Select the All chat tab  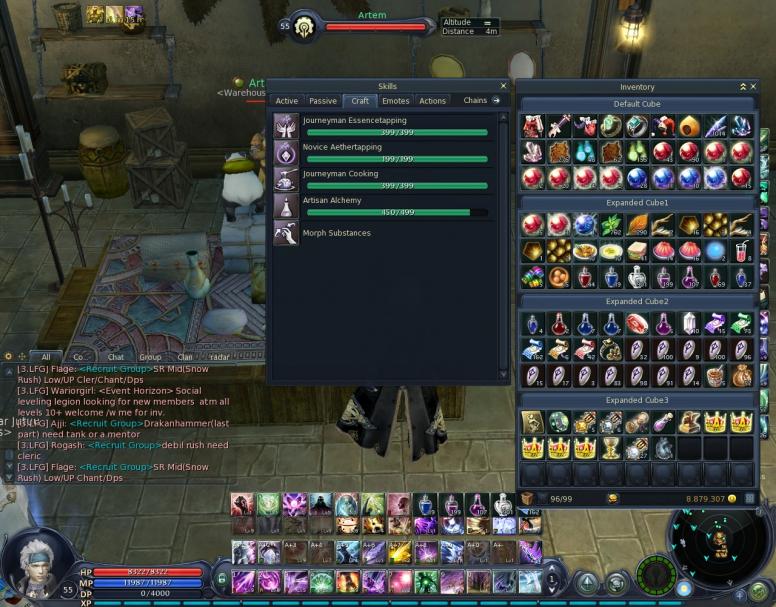[45, 357]
